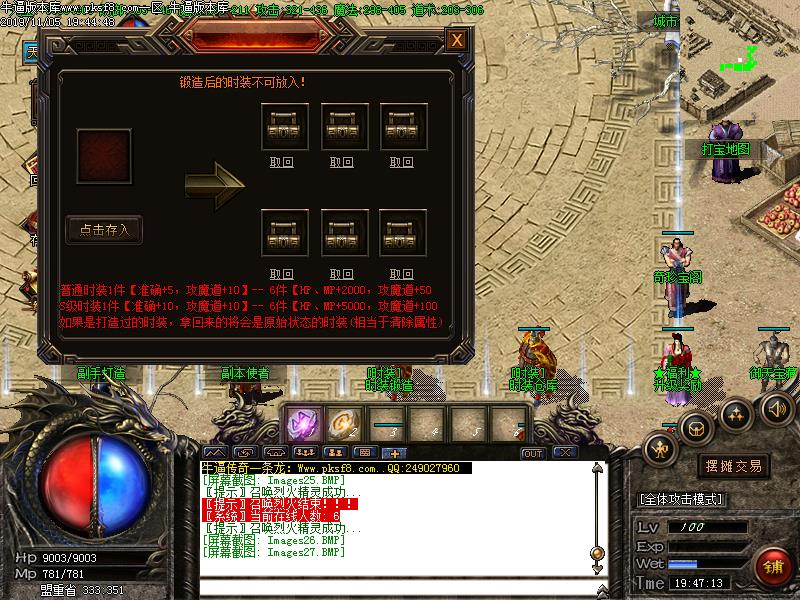This screenshot has height=600, width=800.
Task: Open the round sparkle stars menu icon
Action: tap(735, 413)
